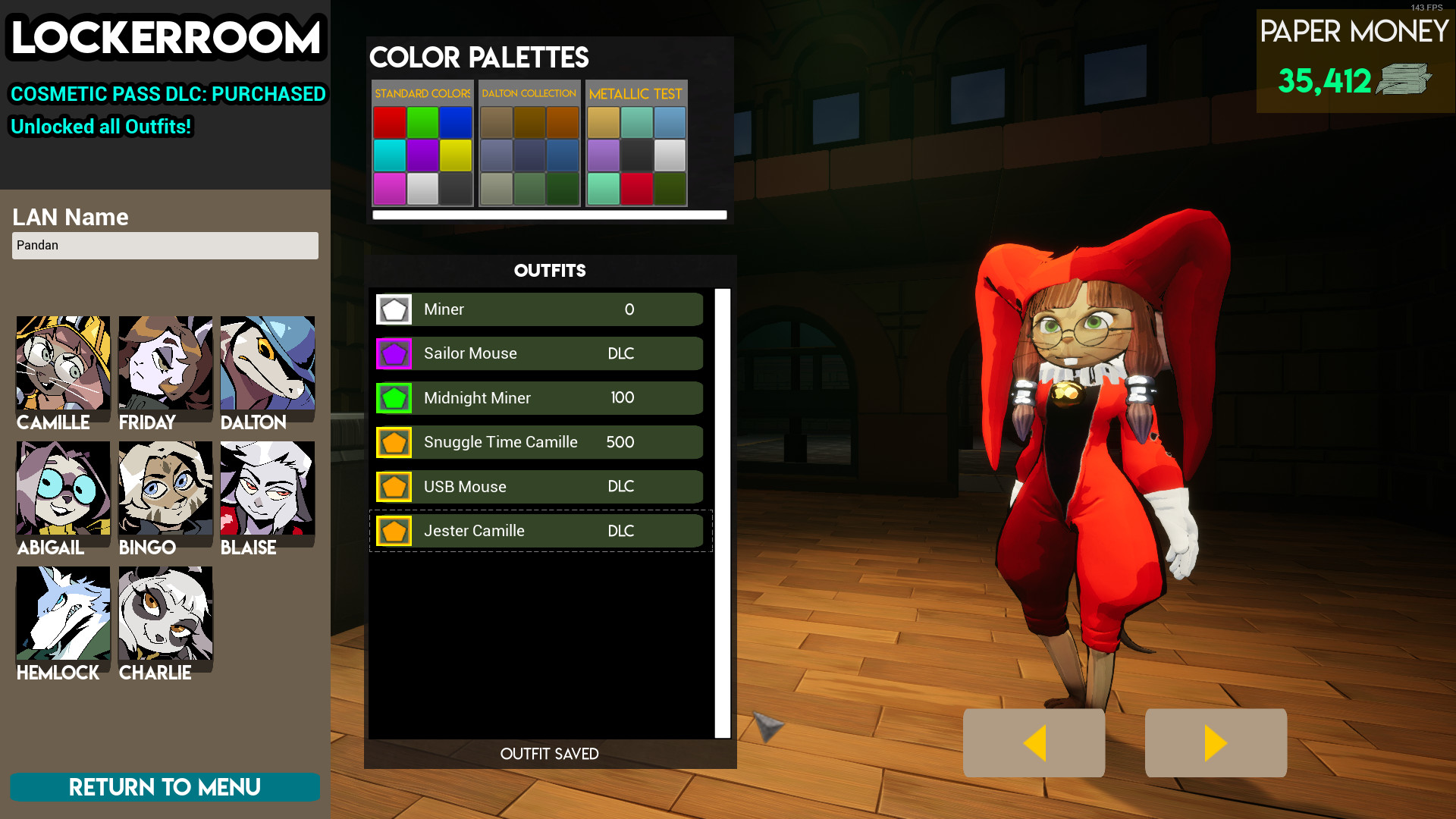
Task: Select the Miner outfit pentagon icon
Action: (x=394, y=309)
